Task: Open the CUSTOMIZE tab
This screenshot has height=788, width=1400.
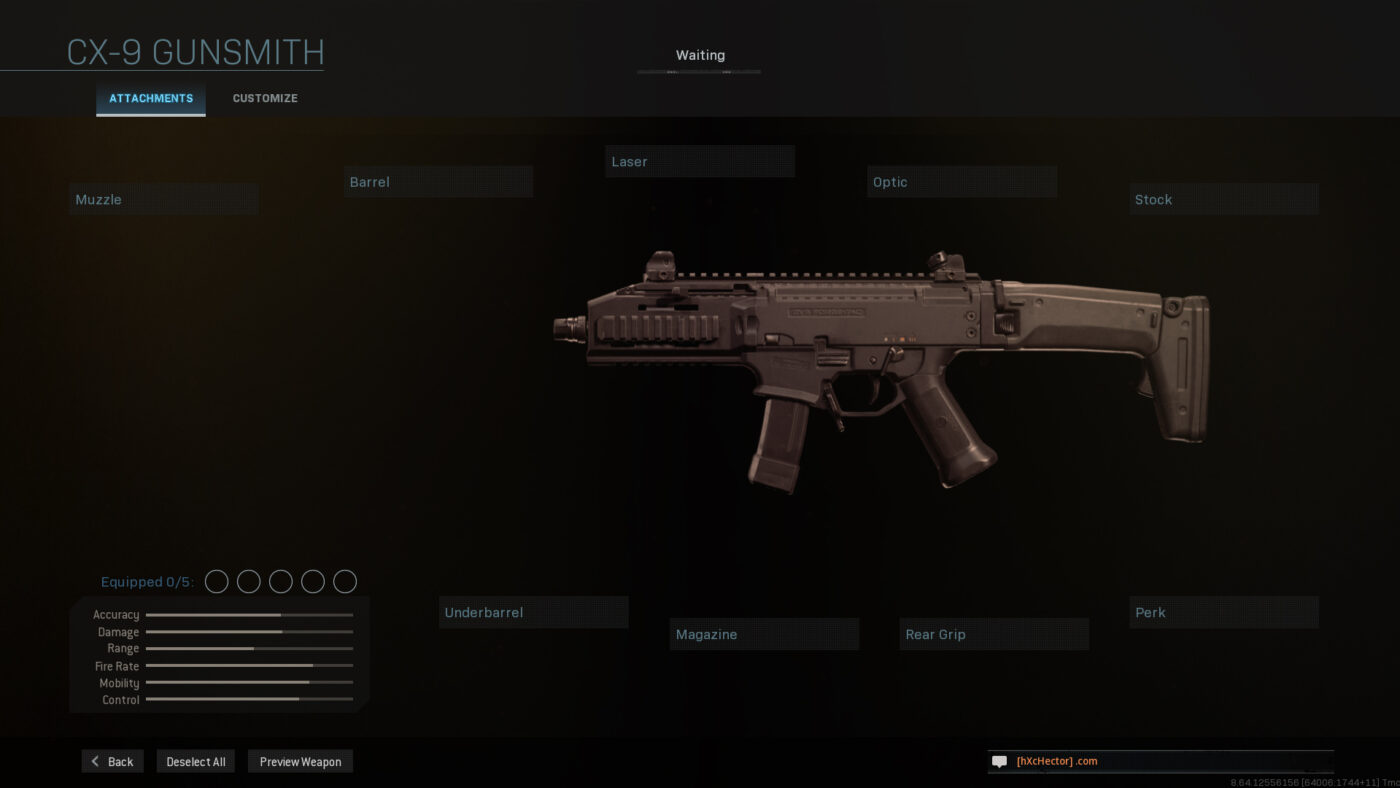Action: click(x=264, y=98)
